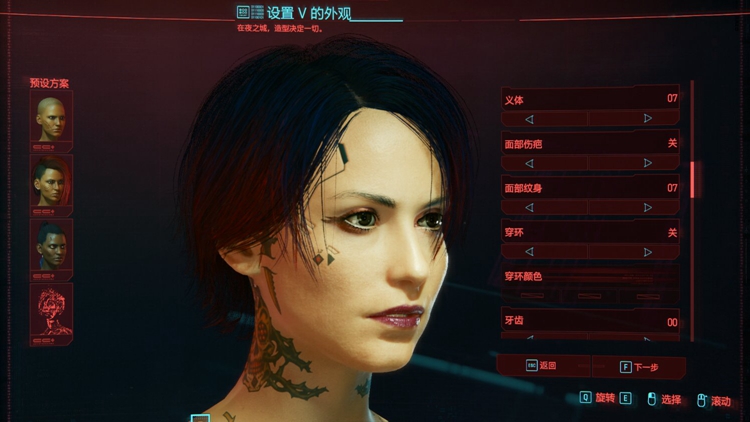The height and width of the screenshot is (422, 750).
Task: Go back with the 返回 button
Action: click(x=544, y=367)
